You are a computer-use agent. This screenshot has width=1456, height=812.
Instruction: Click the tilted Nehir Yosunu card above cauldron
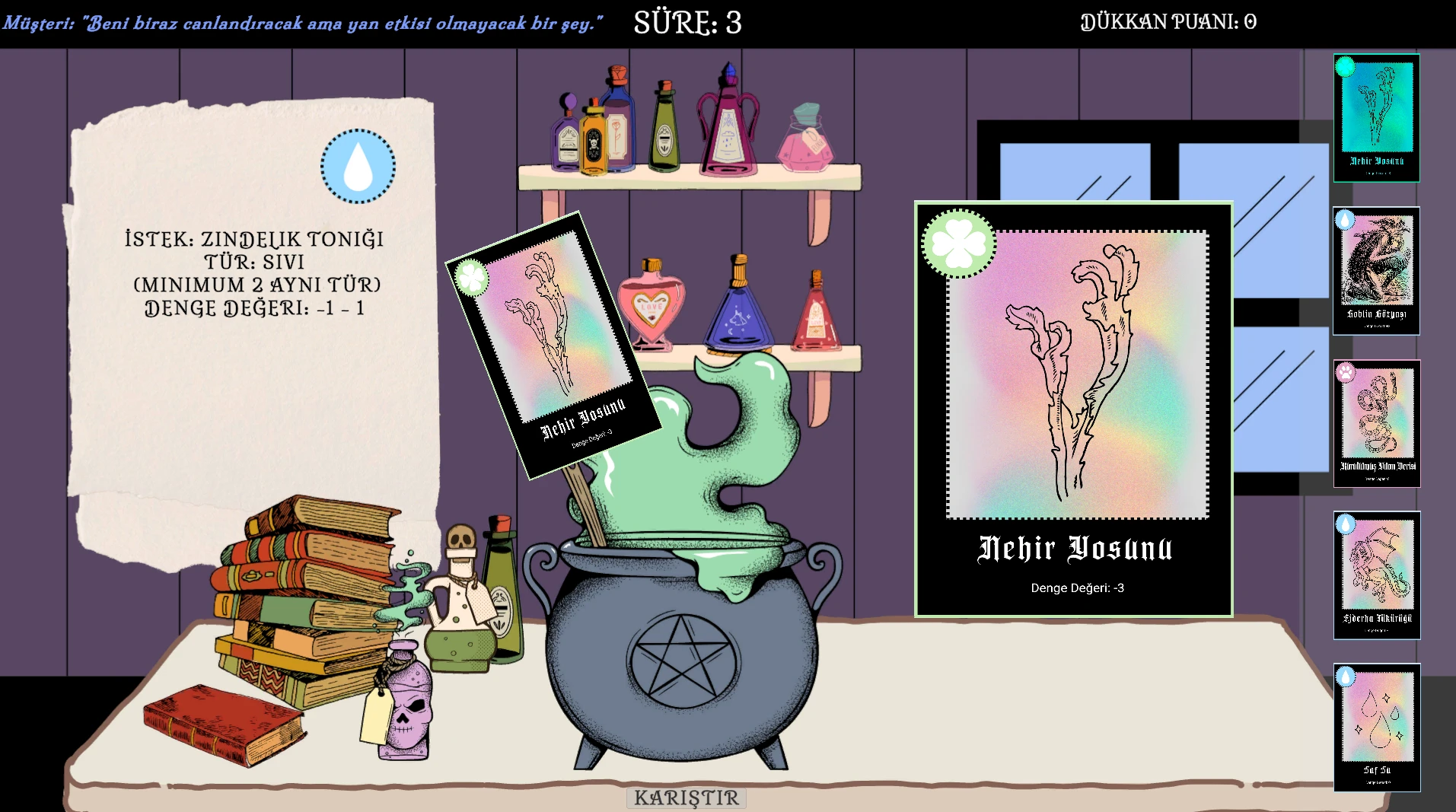(552, 345)
